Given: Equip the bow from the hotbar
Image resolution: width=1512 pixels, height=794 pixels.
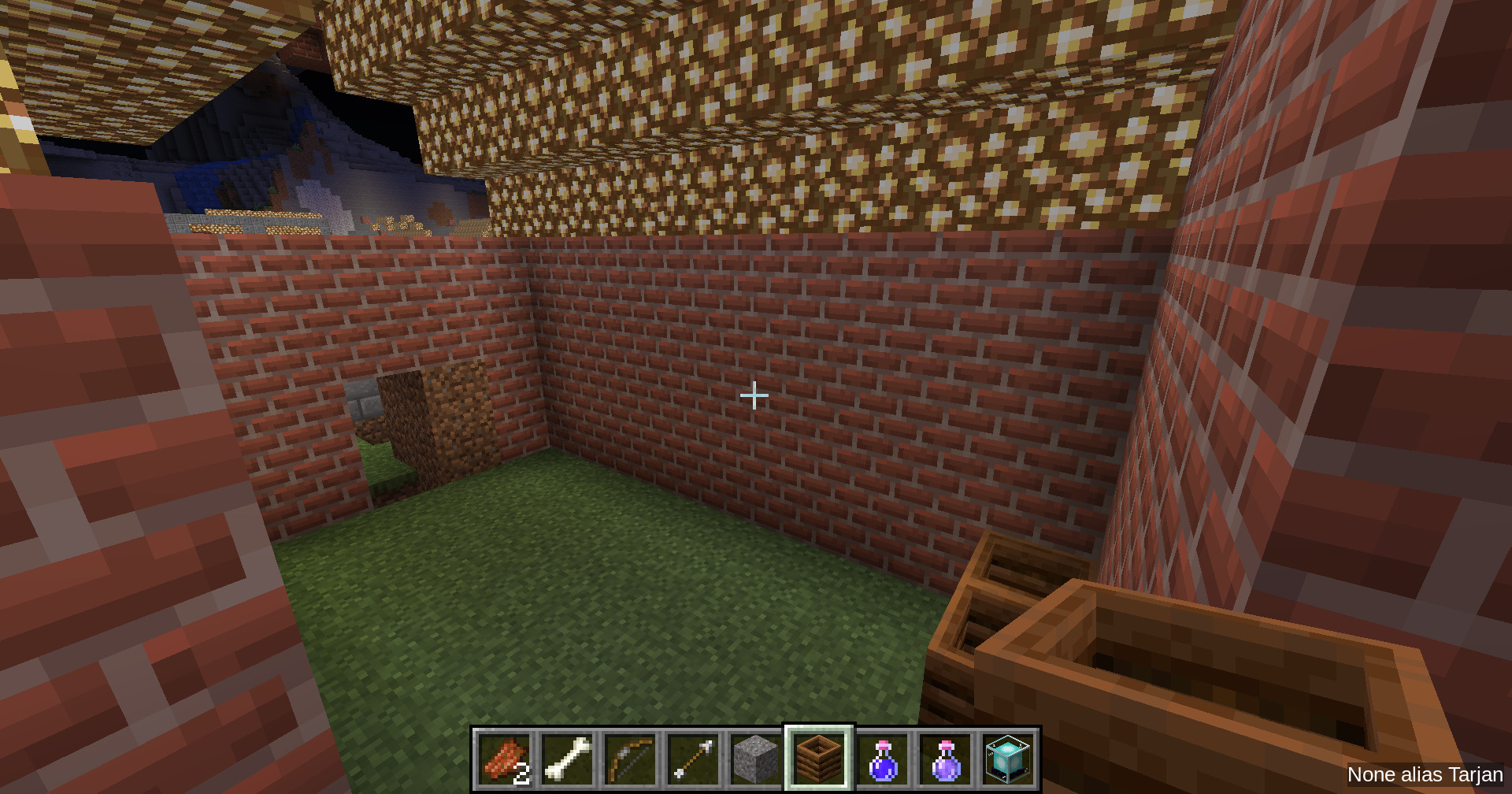Looking at the screenshot, I should (631, 759).
